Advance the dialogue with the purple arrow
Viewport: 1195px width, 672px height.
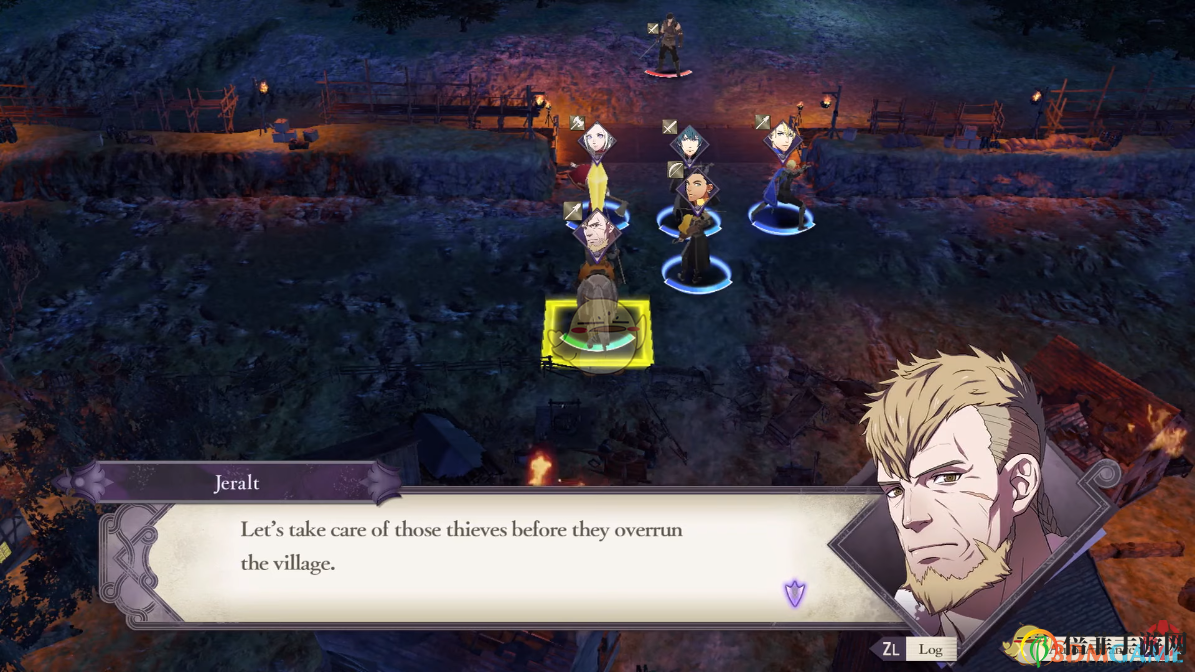click(x=795, y=593)
